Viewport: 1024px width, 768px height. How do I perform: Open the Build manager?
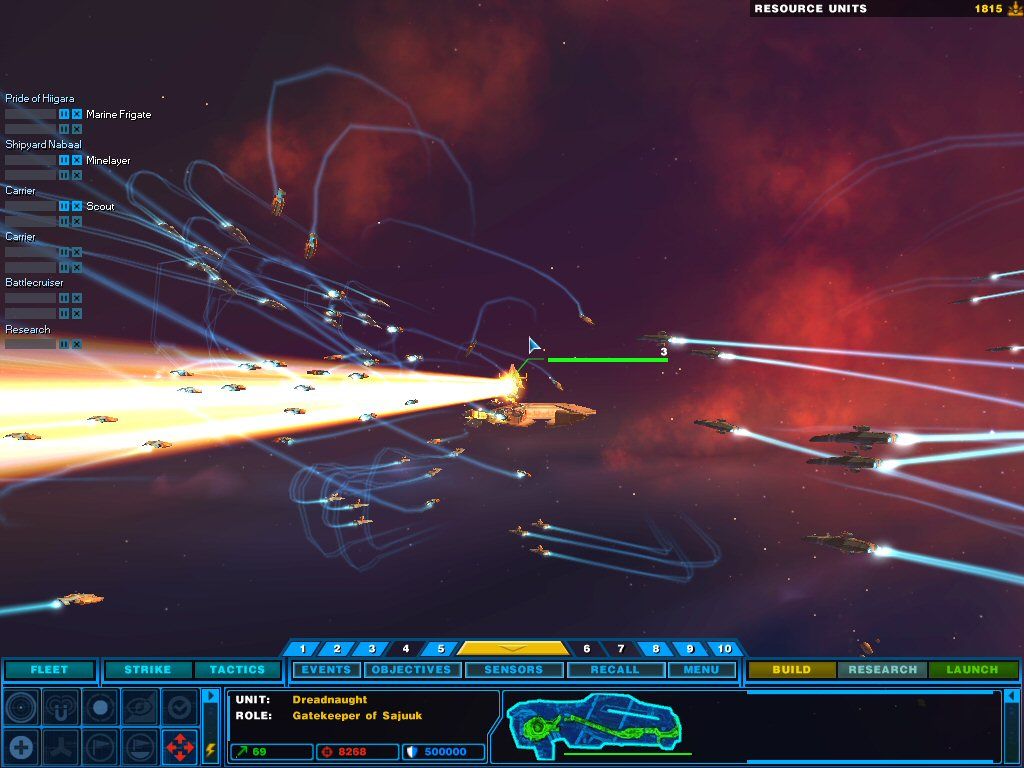[x=791, y=670]
